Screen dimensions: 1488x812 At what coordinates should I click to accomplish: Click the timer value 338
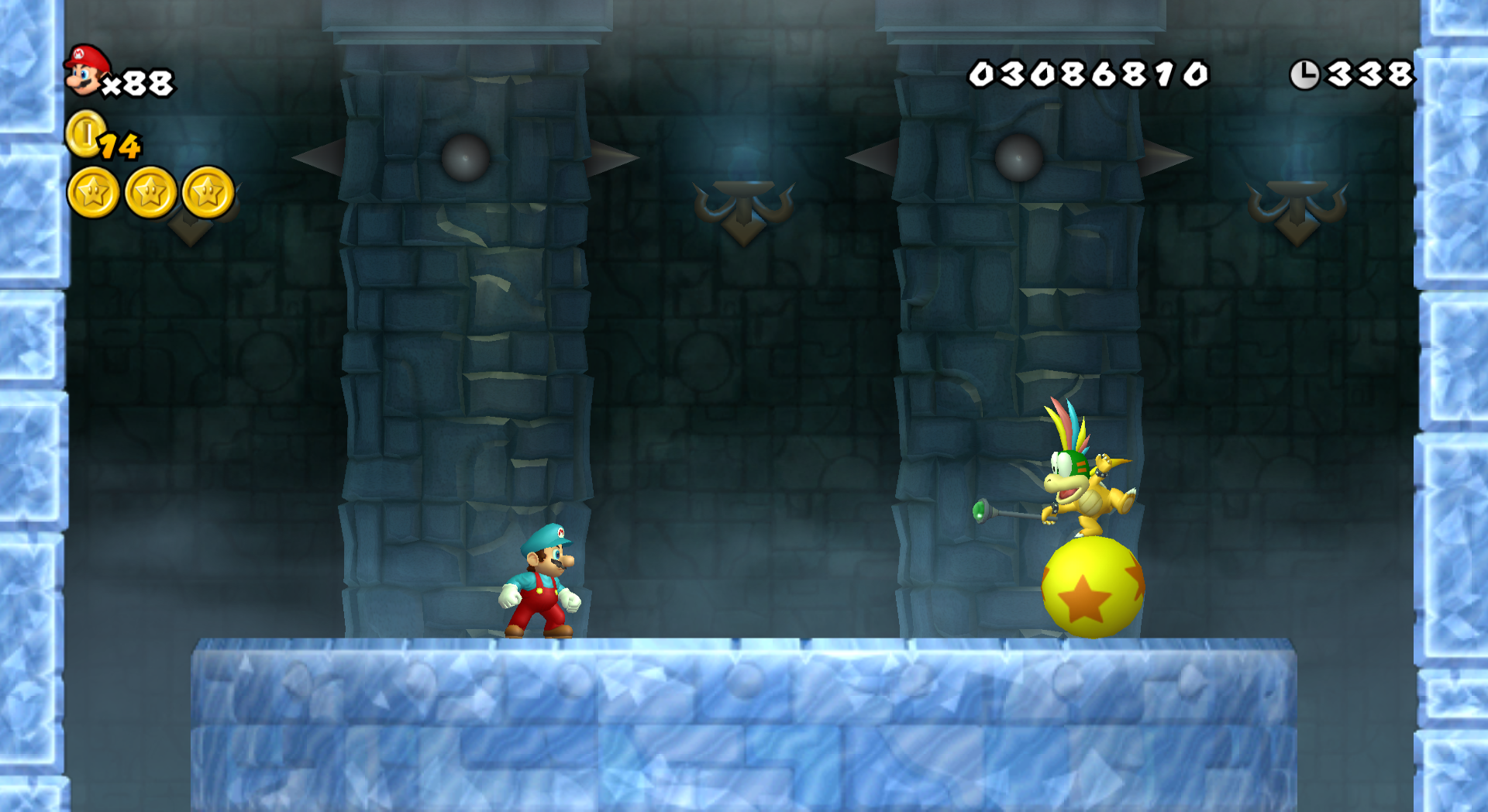[1370, 74]
